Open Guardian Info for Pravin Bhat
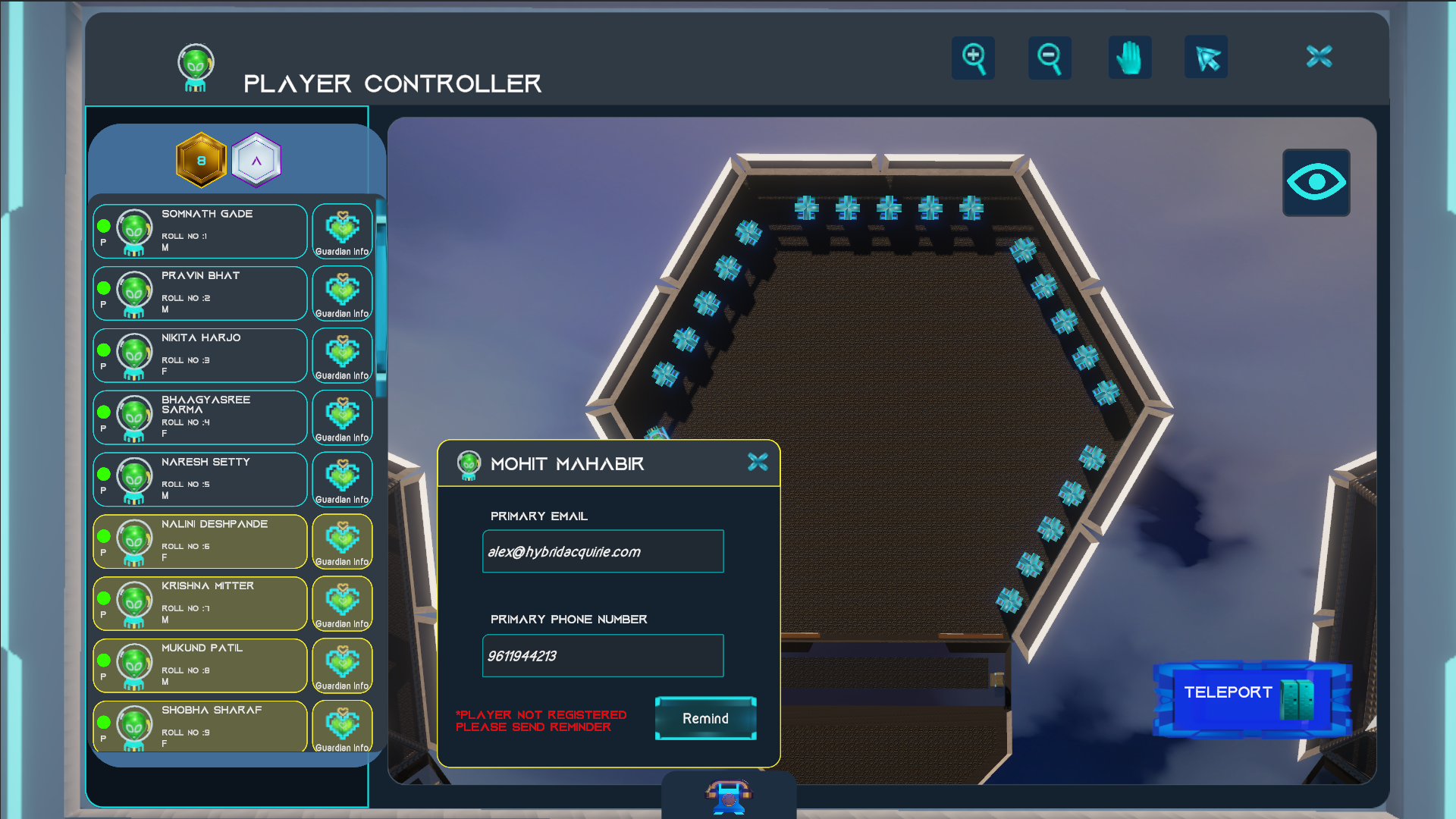The image size is (1456, 819). pyautogui.click(x=342, y=293)
